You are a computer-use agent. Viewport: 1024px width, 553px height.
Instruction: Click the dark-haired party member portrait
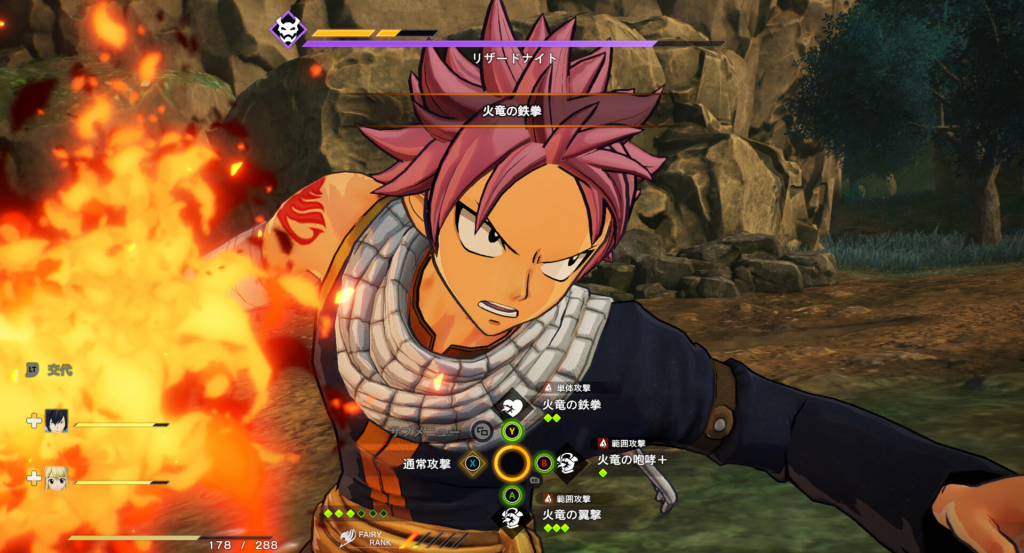[56, 422]
